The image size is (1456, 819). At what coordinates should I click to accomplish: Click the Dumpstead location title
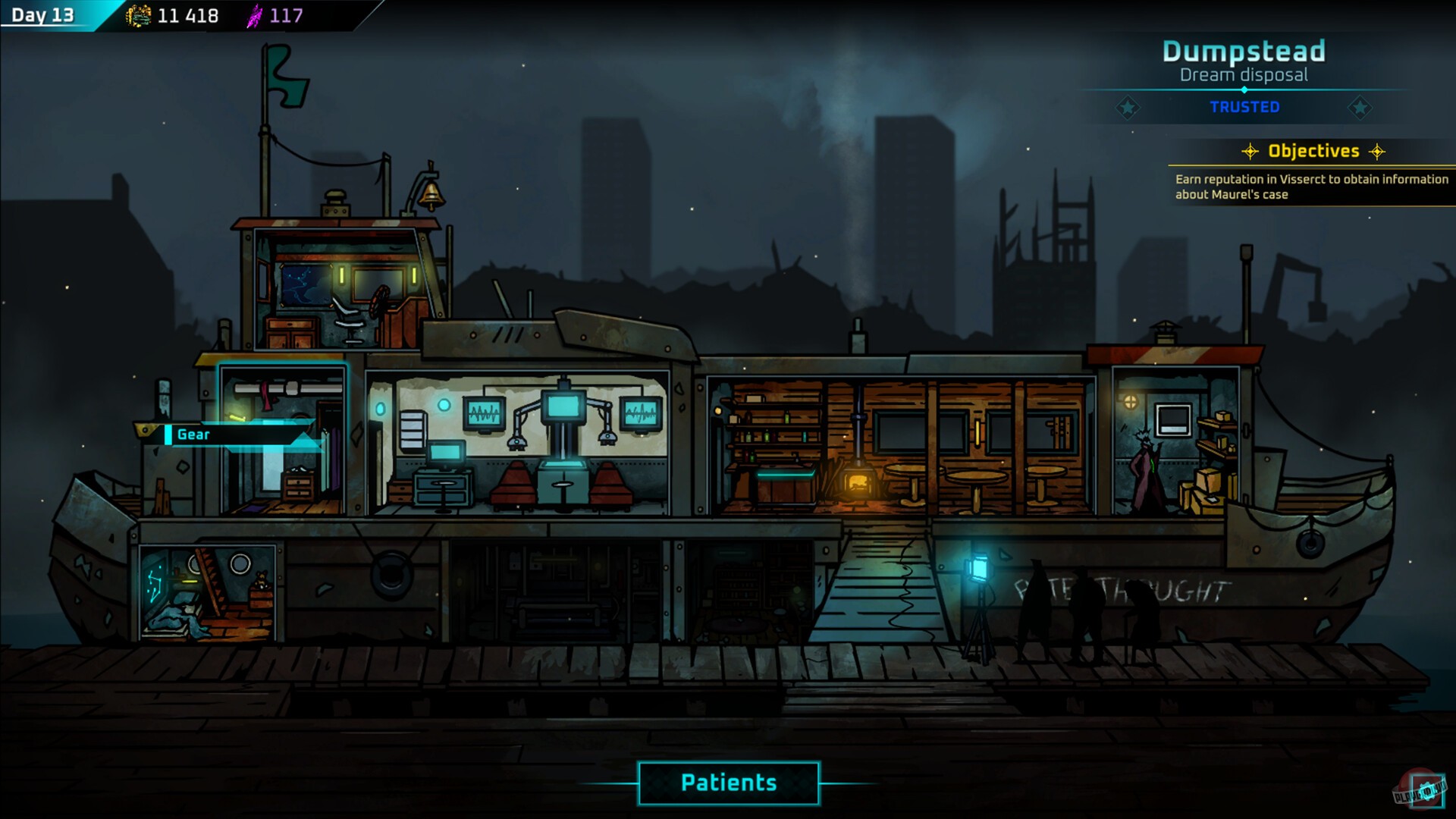(1244, 52)
